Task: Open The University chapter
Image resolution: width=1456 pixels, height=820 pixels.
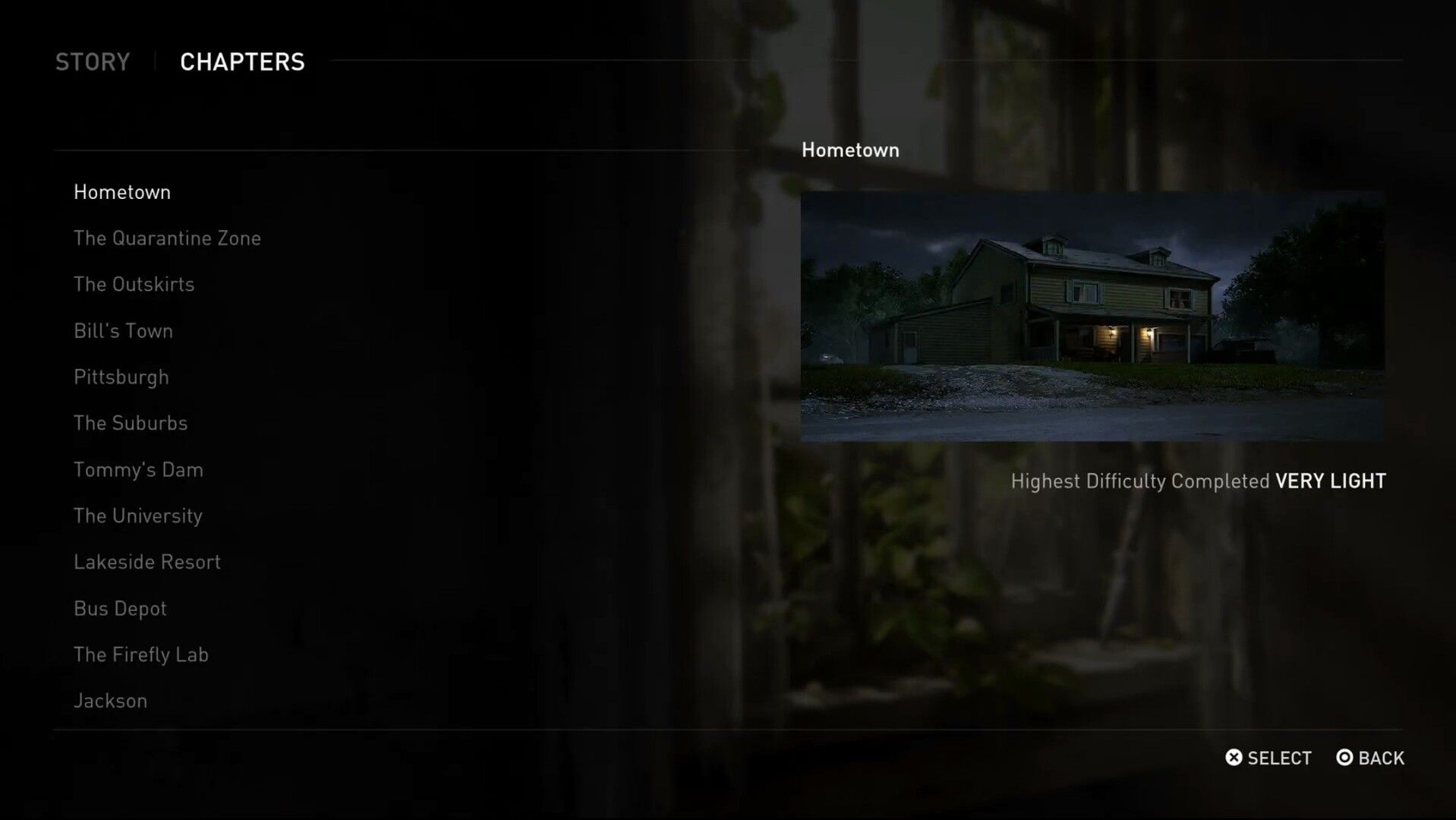Action: [x=137, y=516]
